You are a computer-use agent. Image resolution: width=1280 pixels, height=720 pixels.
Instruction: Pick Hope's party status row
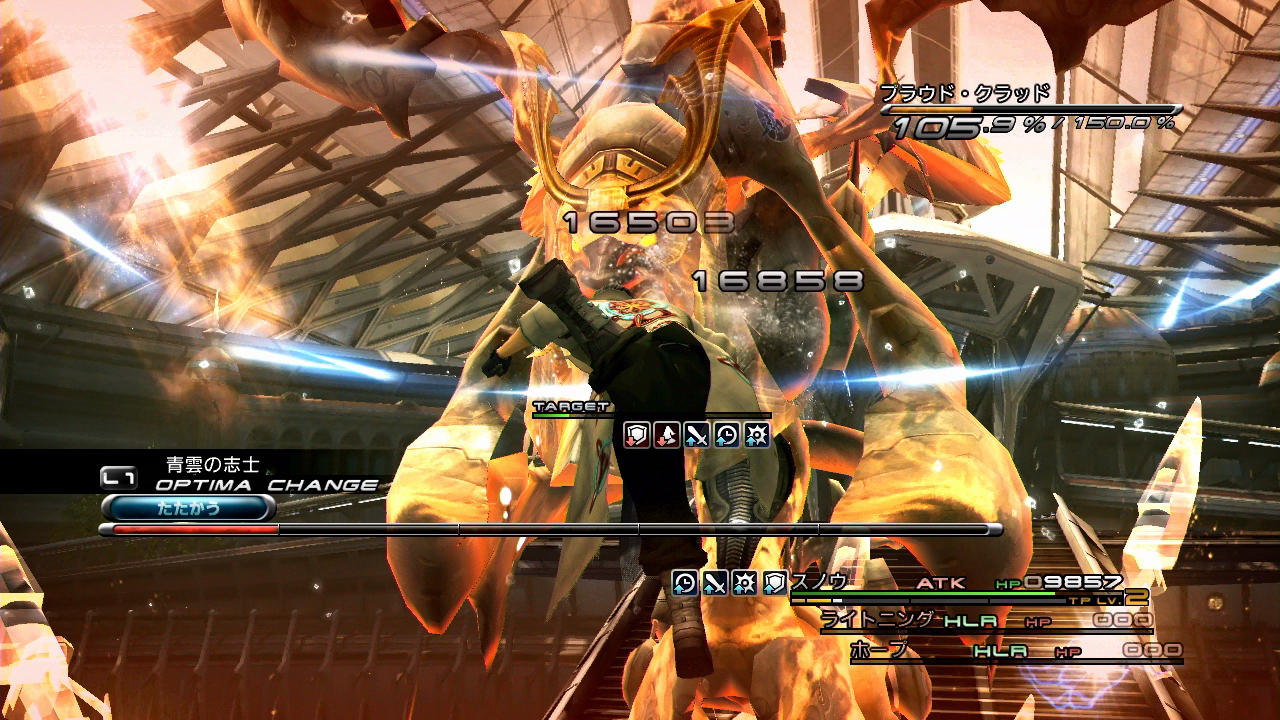[x=1015, y=651]
